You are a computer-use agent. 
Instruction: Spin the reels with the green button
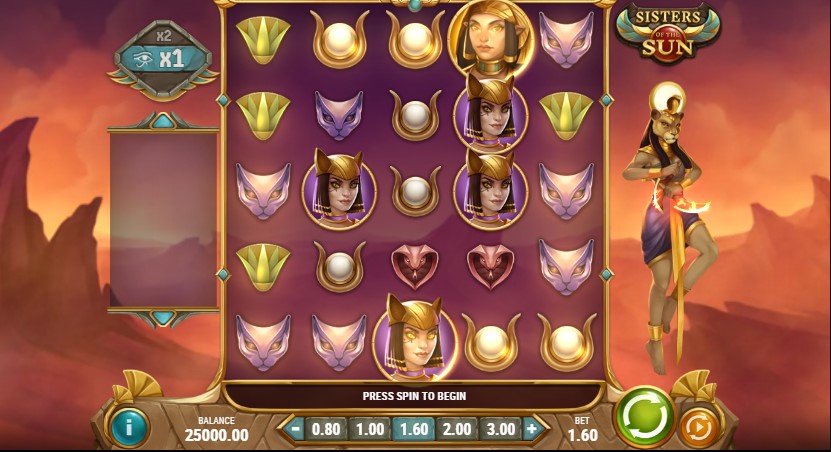[x=644, y=416]
